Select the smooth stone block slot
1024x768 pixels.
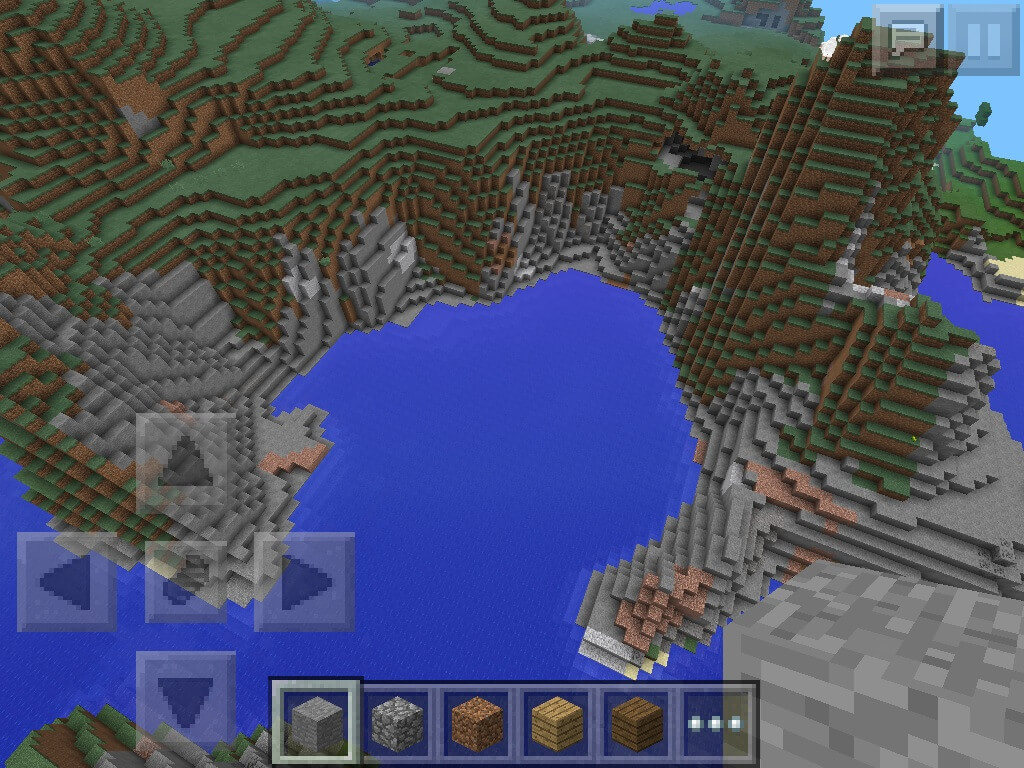(x=316, y=722)
